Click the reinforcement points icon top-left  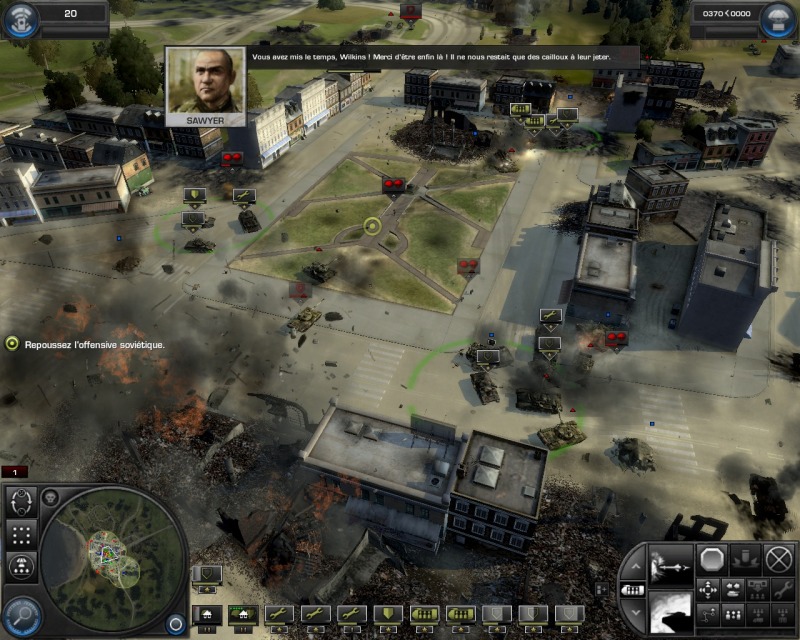(20, 19)
